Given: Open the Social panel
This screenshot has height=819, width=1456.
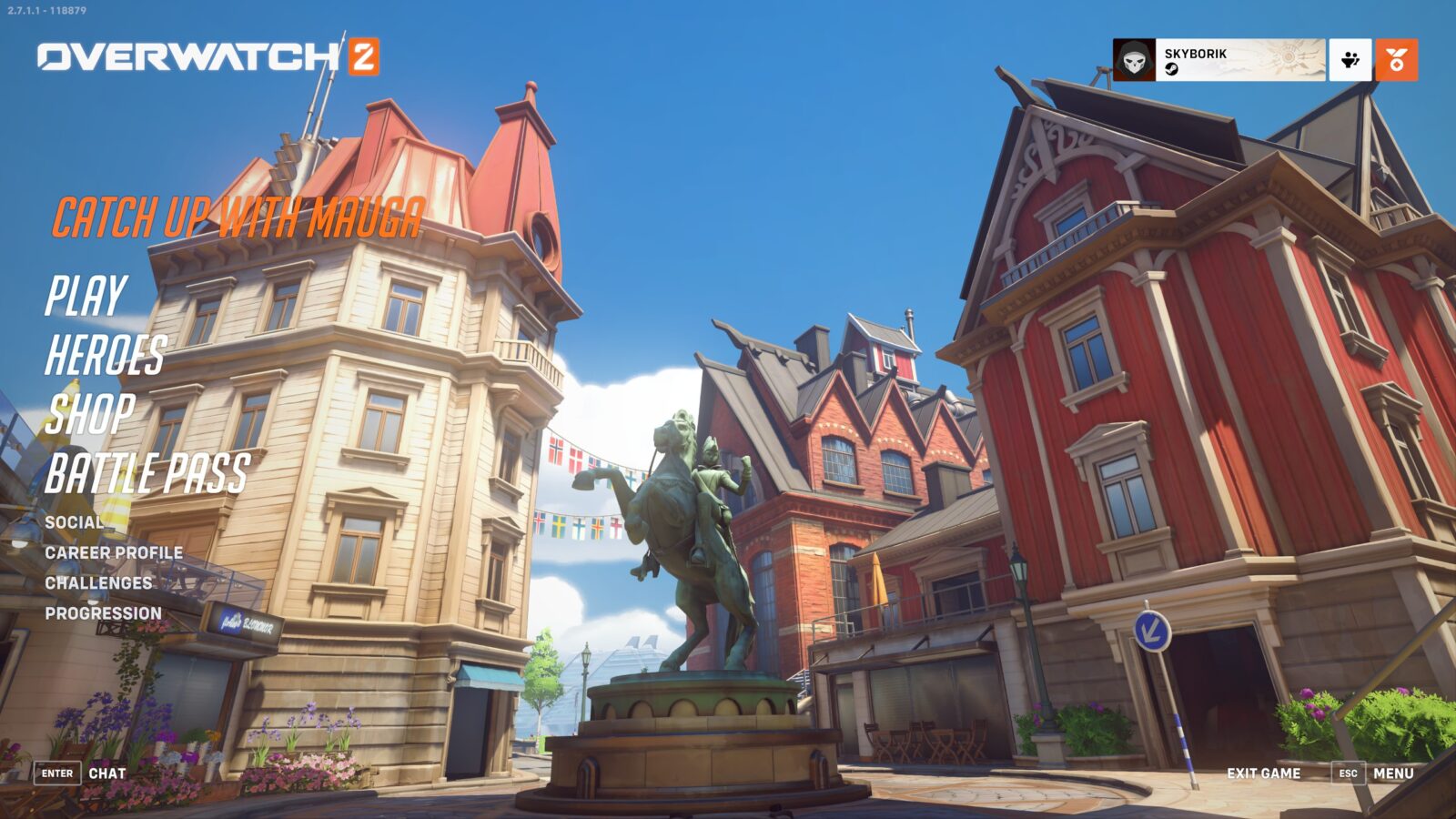Looking at the screenshot, I should [75, 524].
